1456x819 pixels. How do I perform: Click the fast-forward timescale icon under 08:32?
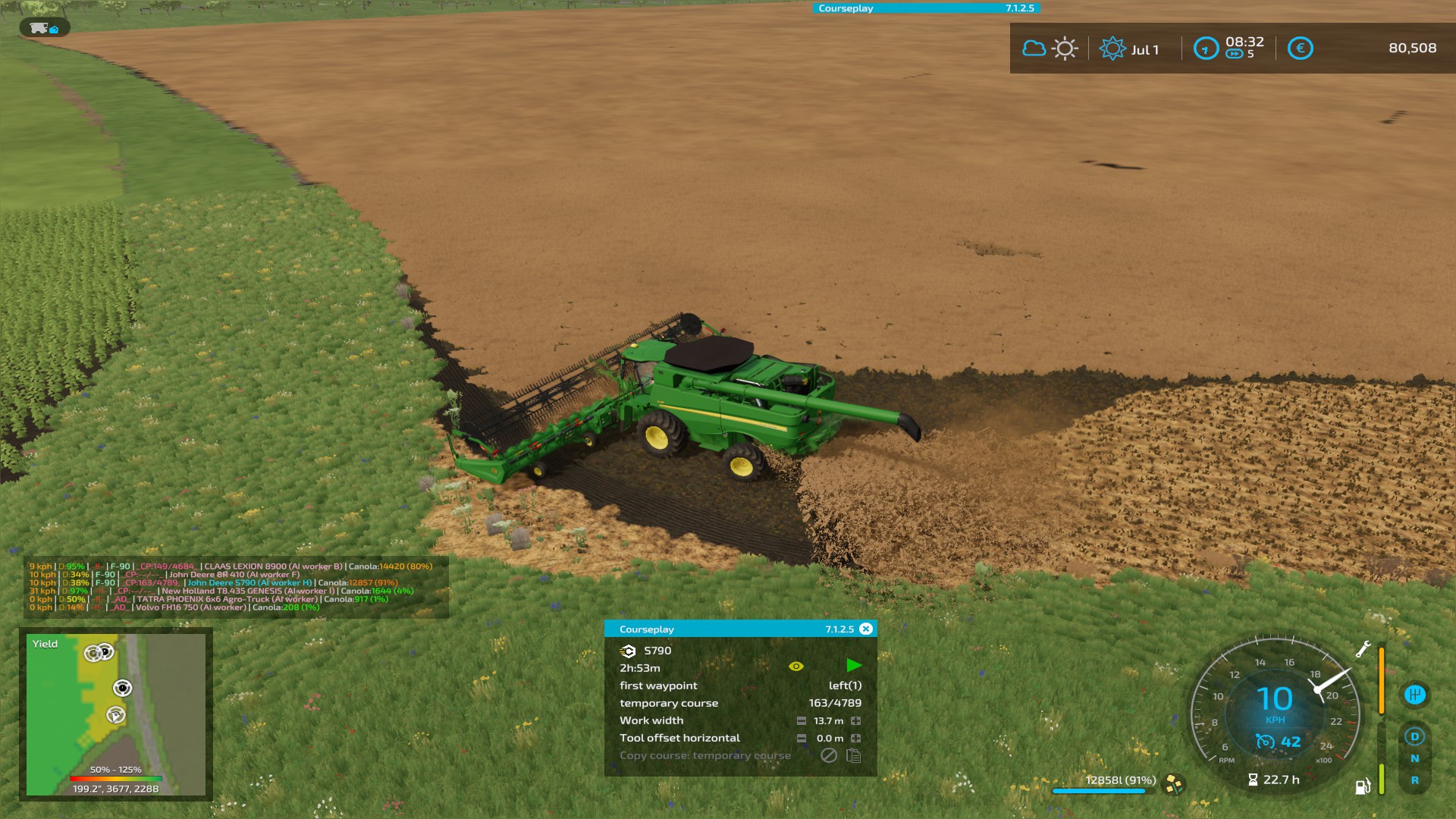pos(1234,53)
